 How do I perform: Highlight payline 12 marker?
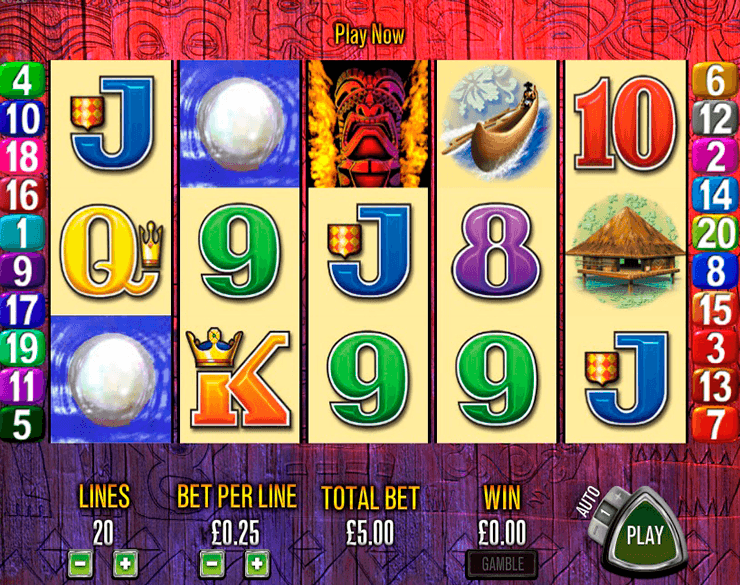tap(716, 118)
